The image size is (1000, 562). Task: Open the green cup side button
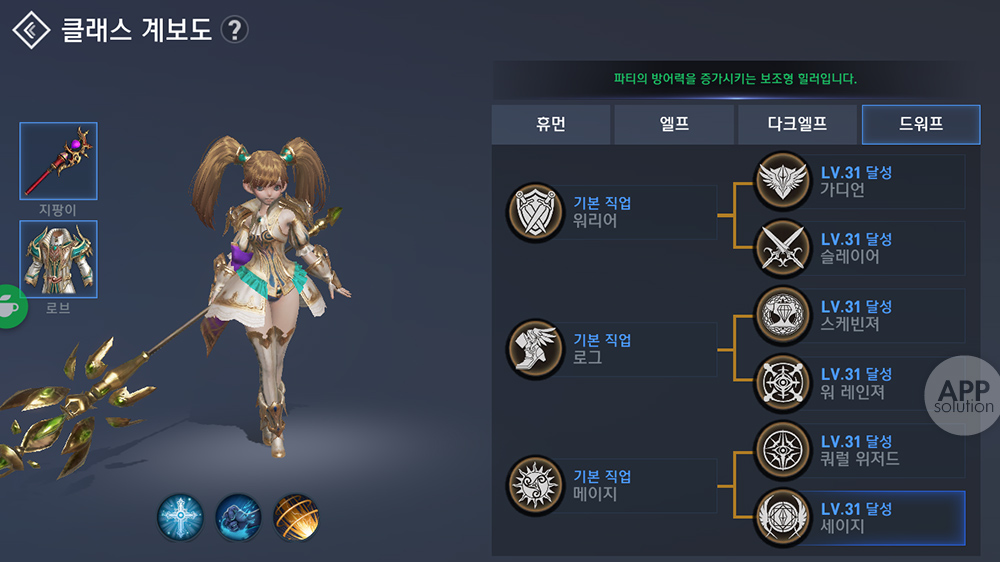tap(10, 305)
